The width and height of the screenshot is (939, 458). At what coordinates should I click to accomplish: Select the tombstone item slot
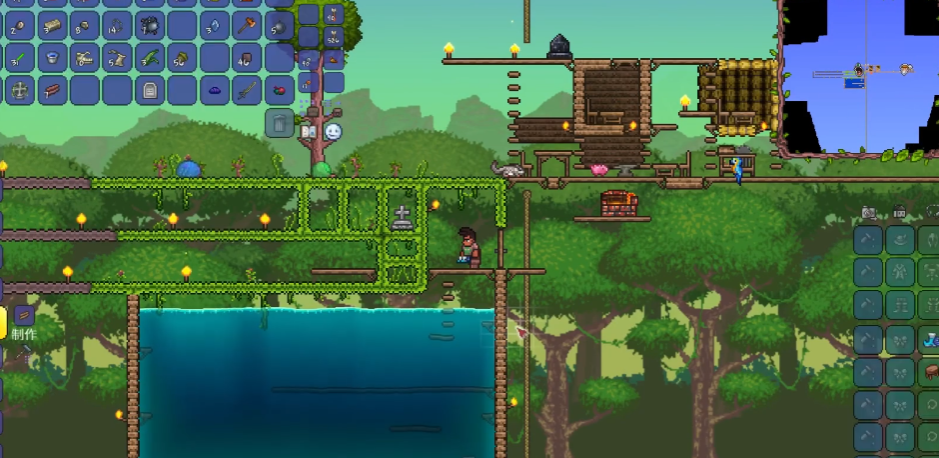pyautogui.click(x=150, y=91)
